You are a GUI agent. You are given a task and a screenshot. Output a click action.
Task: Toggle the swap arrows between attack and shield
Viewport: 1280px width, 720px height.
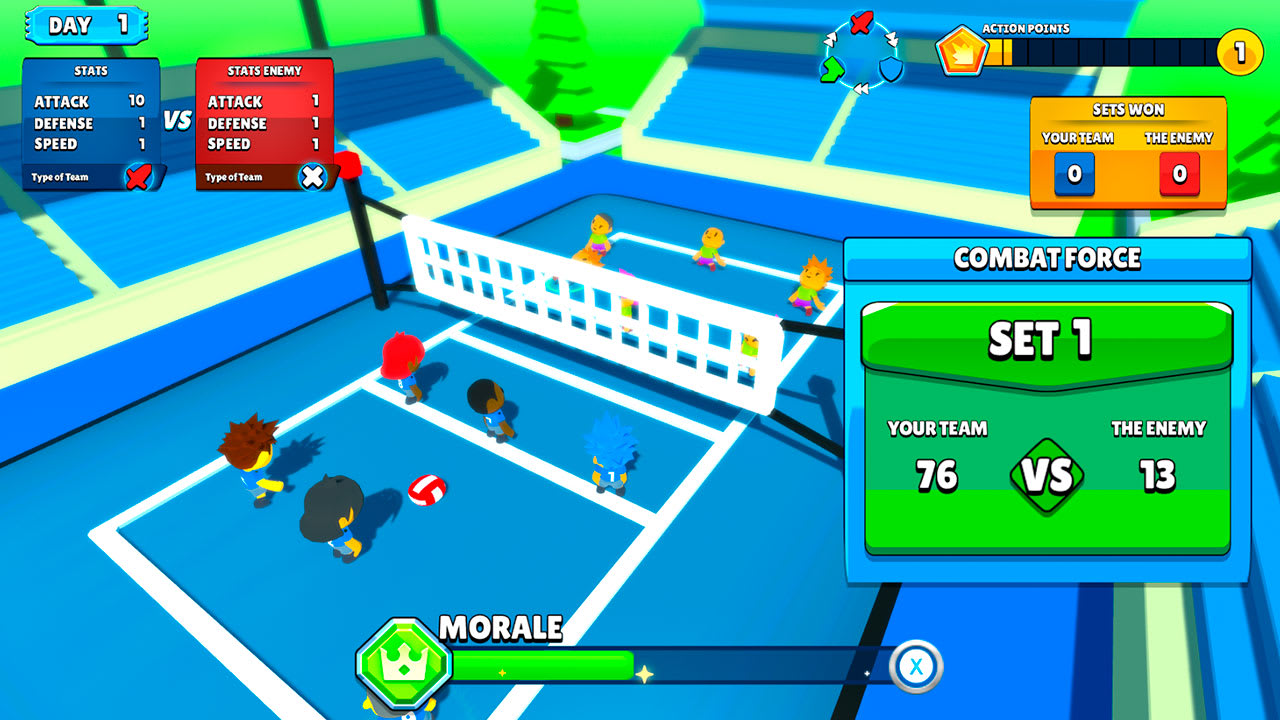892,40
